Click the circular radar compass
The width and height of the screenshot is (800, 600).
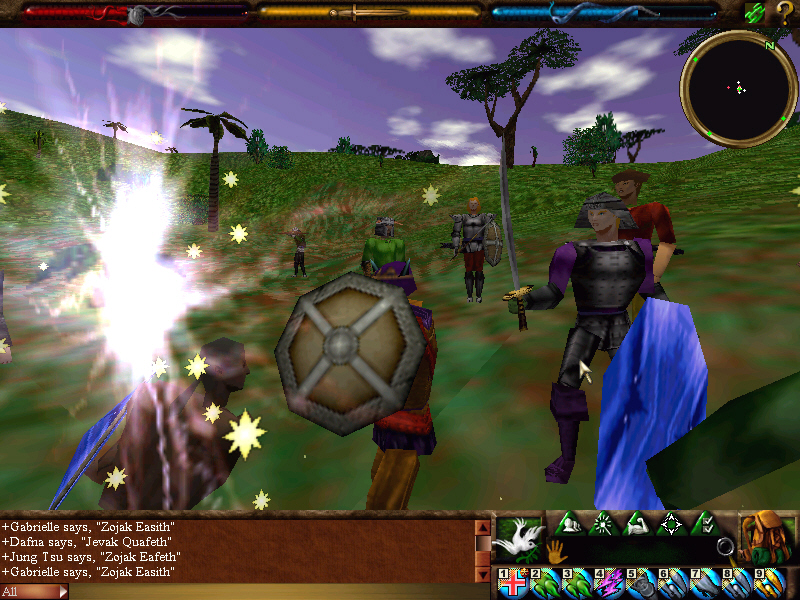[739, 89]
